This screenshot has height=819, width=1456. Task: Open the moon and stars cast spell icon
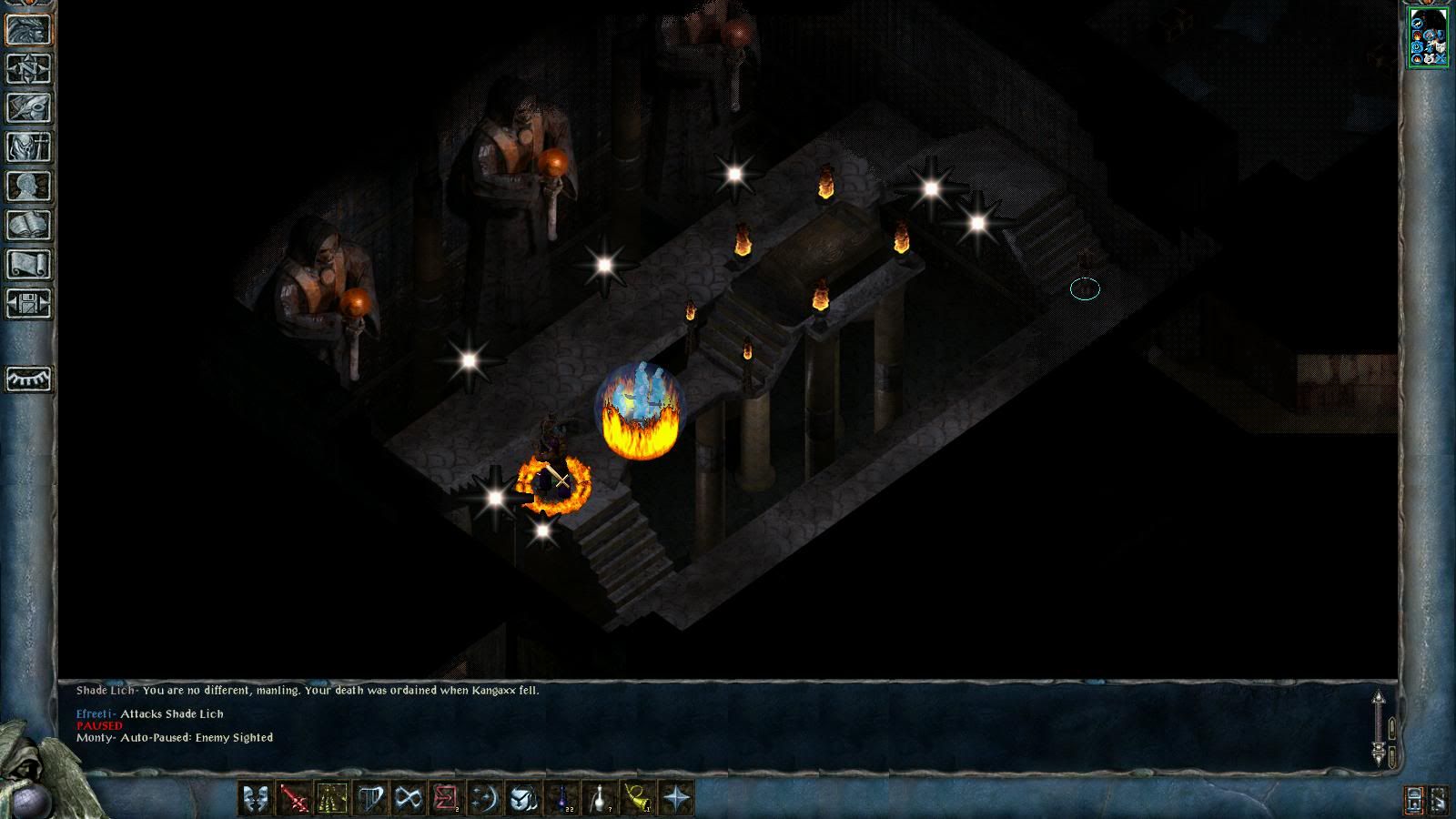[x=485, y=799]
